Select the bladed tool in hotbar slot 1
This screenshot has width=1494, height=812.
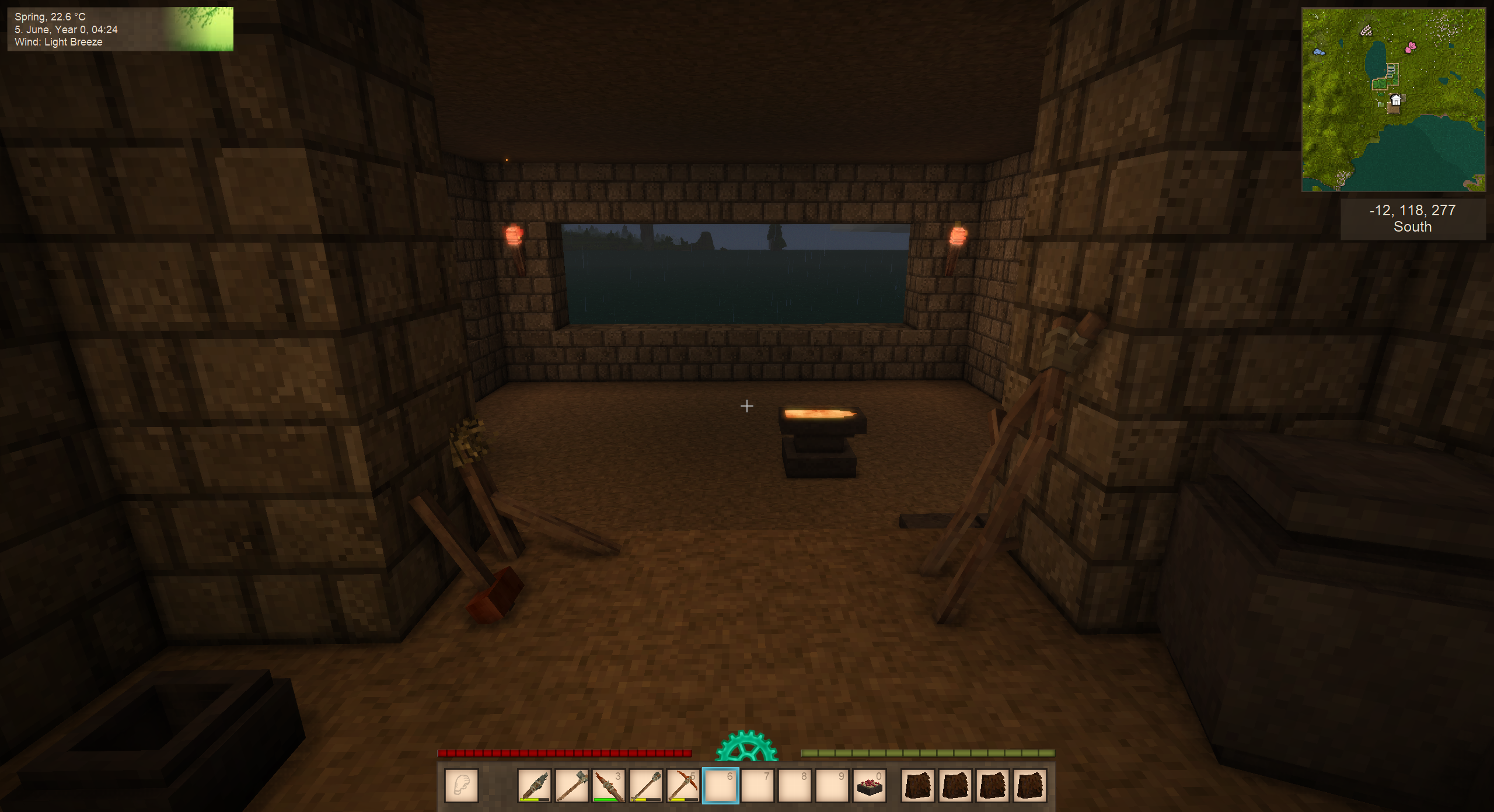pyautogui.click(x=534, y=786)
